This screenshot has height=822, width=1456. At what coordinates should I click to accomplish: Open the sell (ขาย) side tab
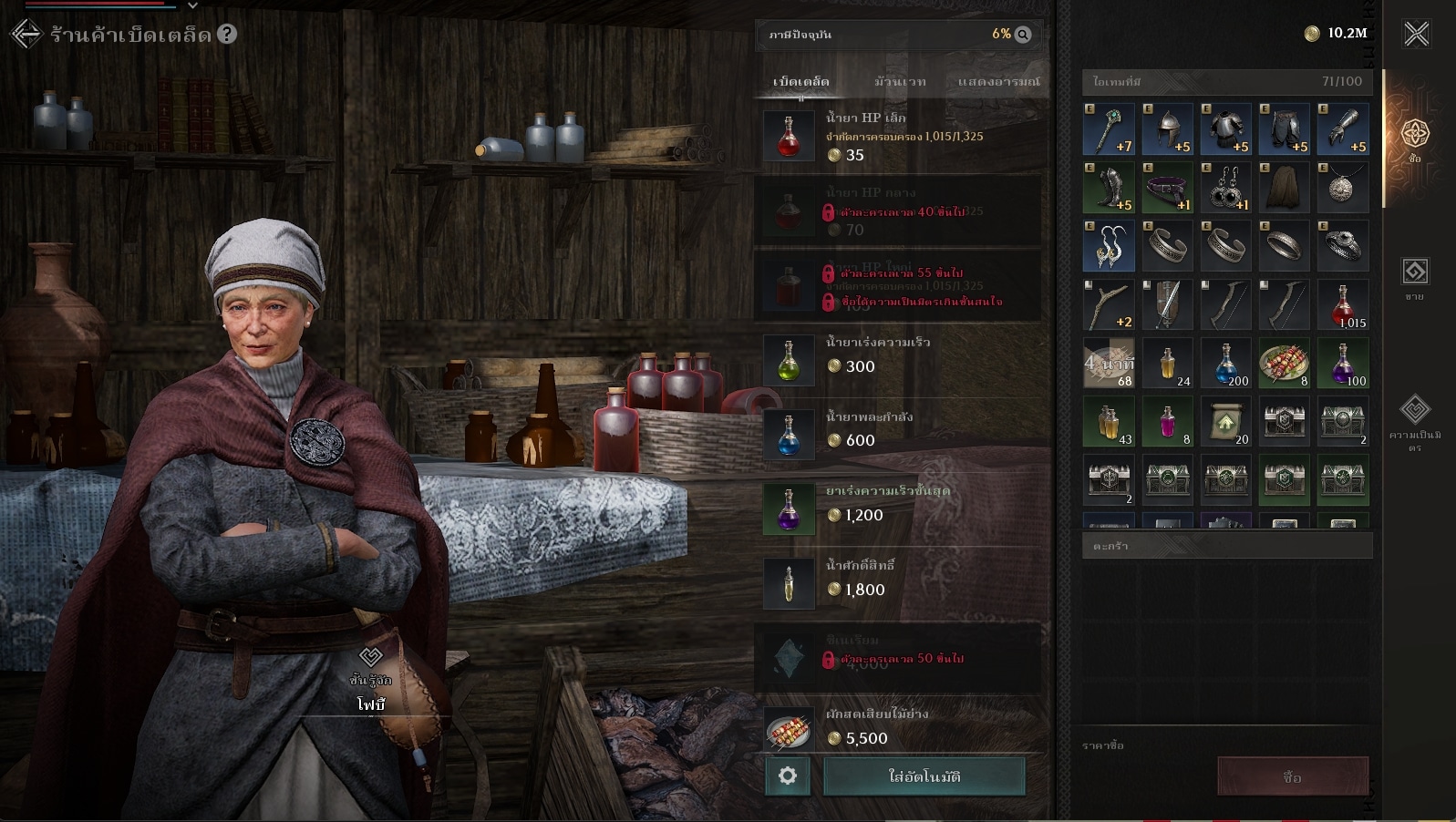[1414, 278]
